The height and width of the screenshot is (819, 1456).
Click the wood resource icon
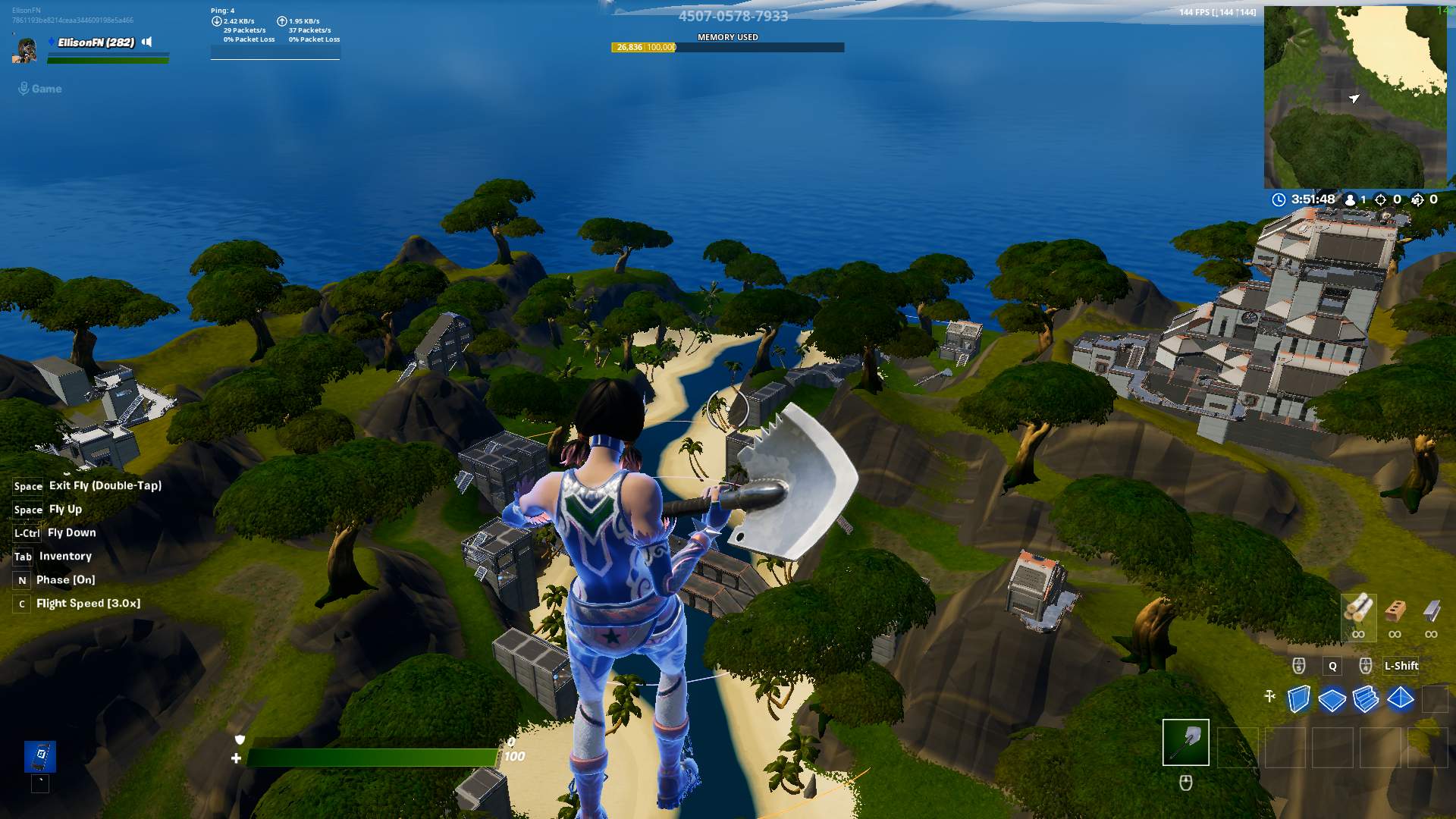click(x=1359, y=609)
